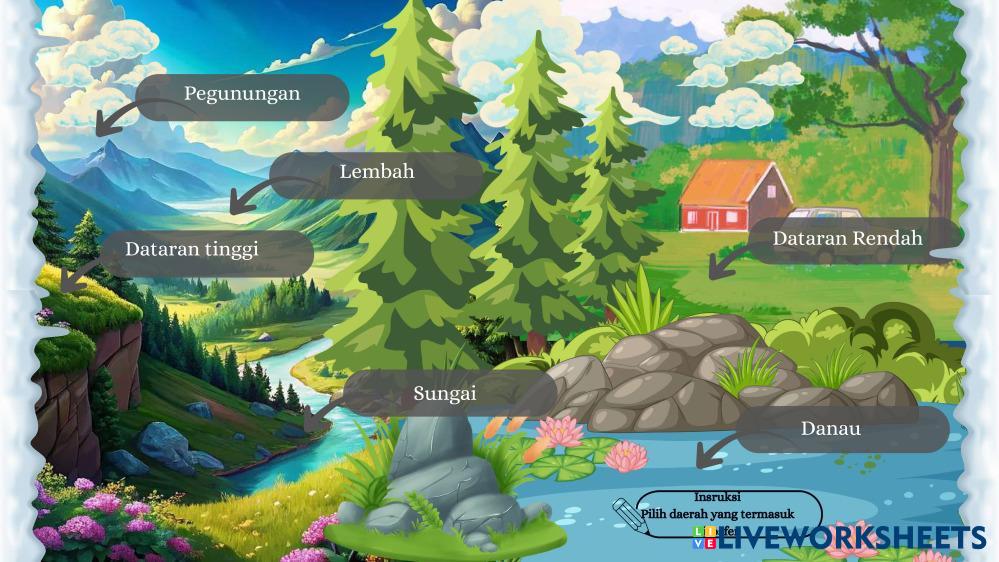Select the Sungai label
999x562 pixels.
coord(445,394)
